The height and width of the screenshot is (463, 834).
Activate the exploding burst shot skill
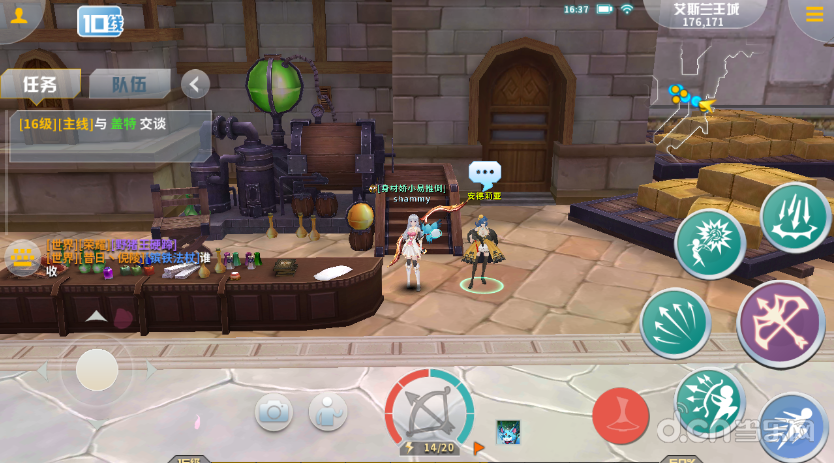point(709,244)
